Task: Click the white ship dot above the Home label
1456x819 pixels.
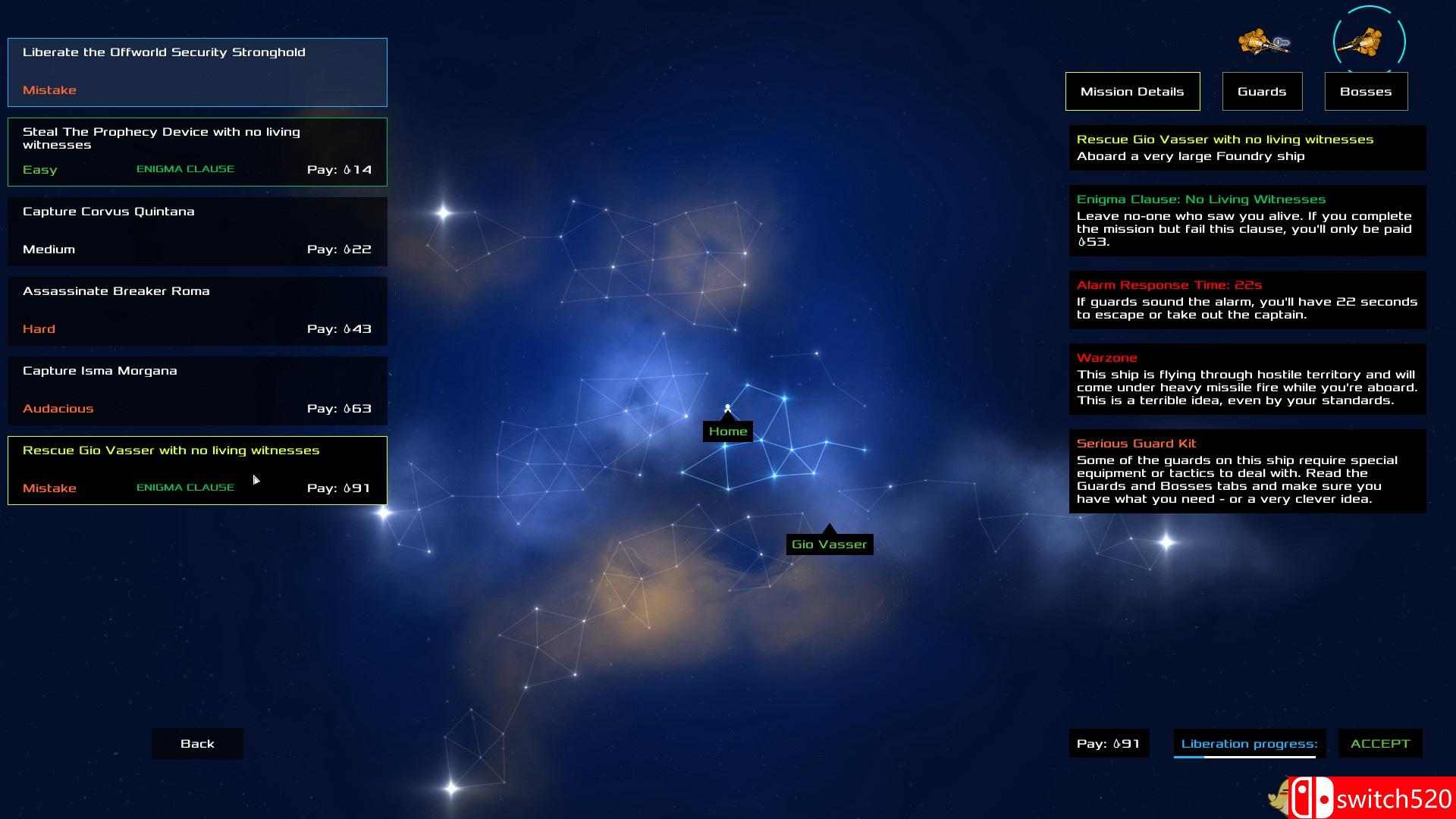Action: click(x=728, y=408)
